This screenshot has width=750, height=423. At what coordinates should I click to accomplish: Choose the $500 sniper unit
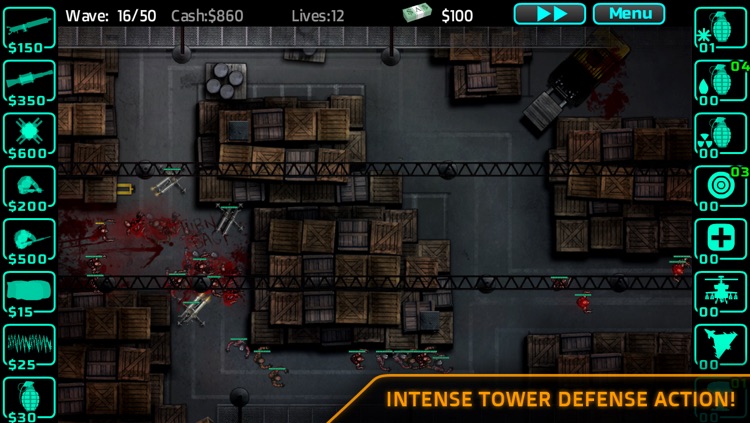(x=29, y=240)
